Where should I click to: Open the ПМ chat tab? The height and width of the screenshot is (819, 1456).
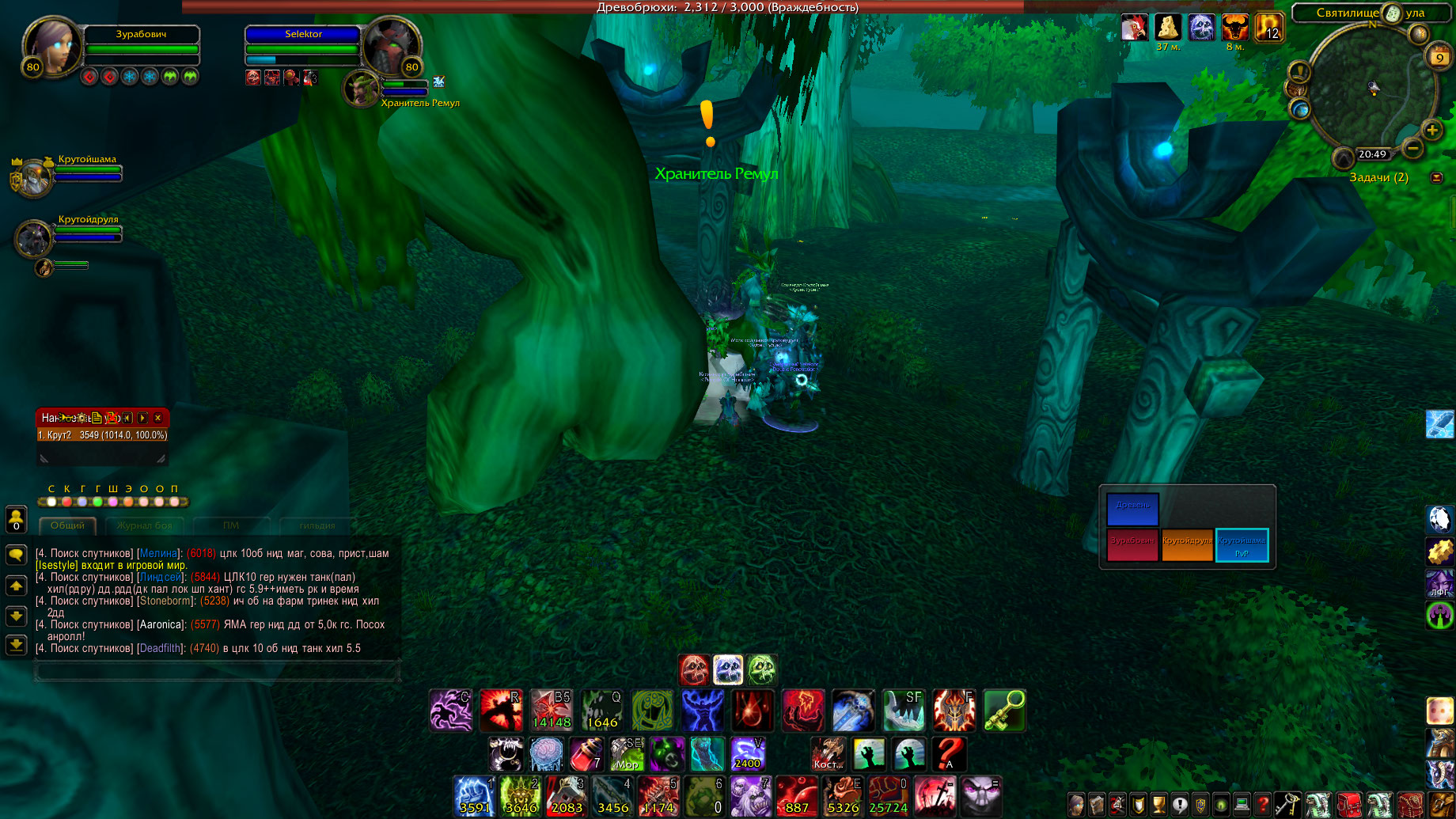coord(231,525)
